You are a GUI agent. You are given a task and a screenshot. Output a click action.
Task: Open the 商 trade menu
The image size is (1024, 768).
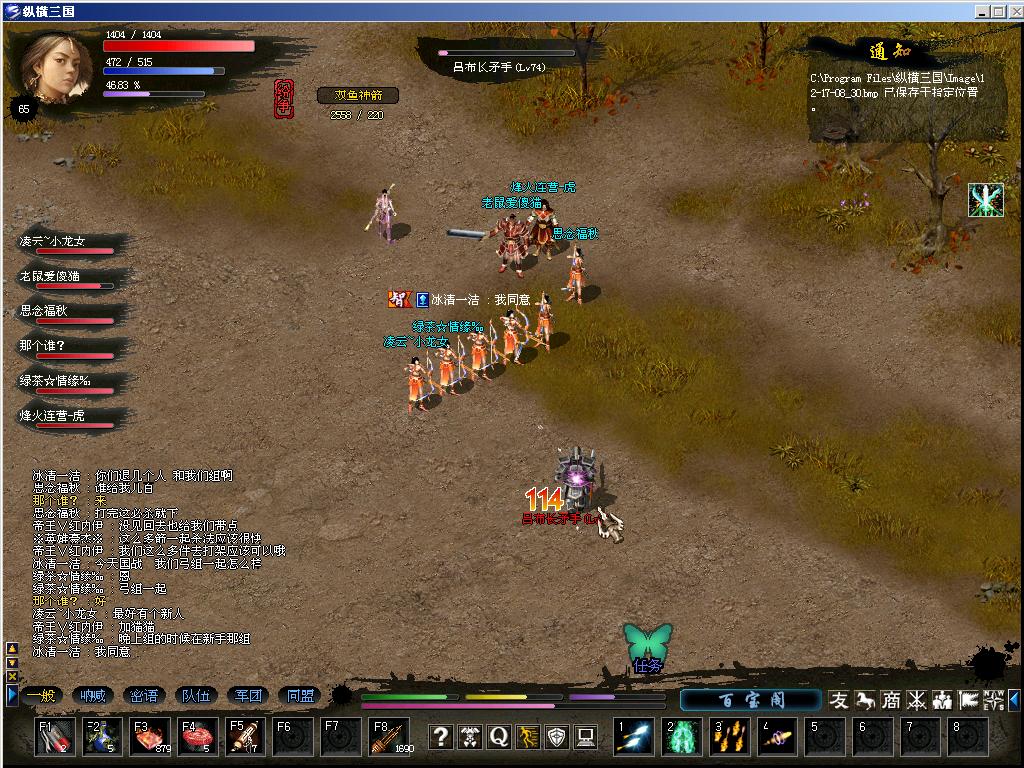click(x=890, y=700)
